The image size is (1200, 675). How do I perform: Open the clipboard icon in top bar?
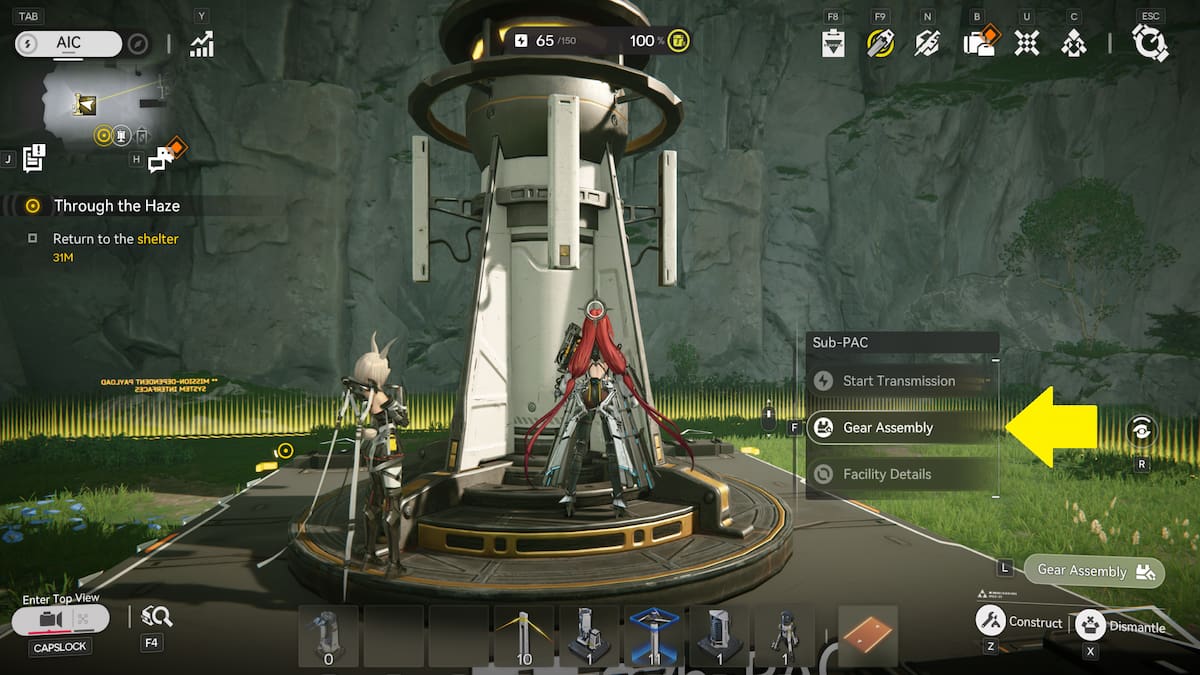(833, 43)
